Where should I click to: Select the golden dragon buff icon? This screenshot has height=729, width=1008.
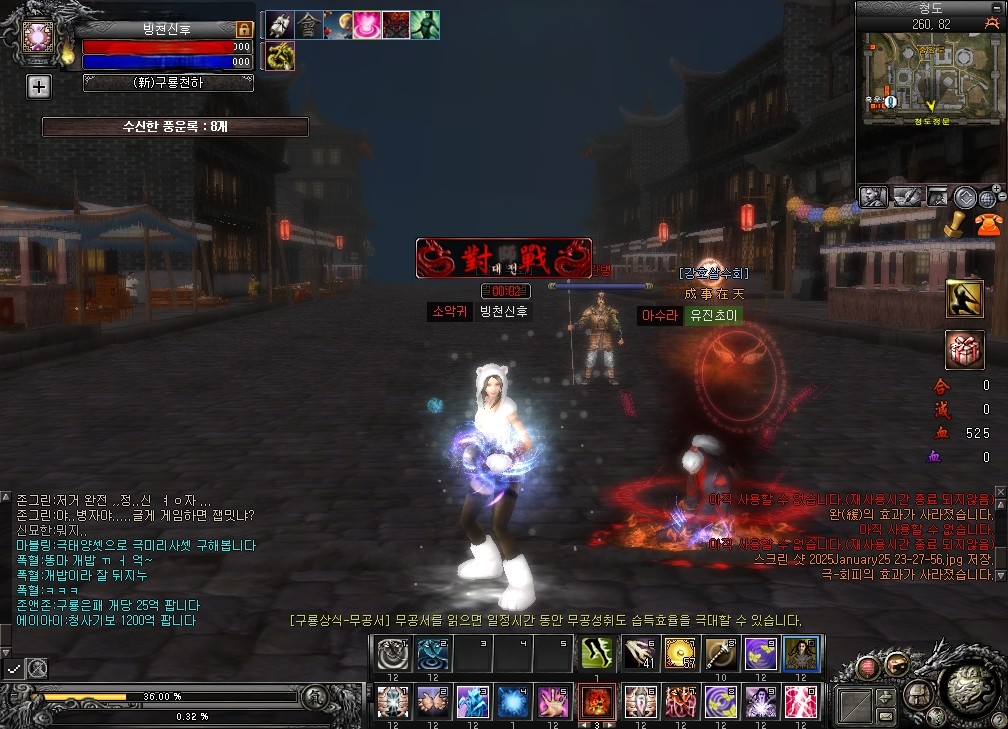[x=280, y=56]
